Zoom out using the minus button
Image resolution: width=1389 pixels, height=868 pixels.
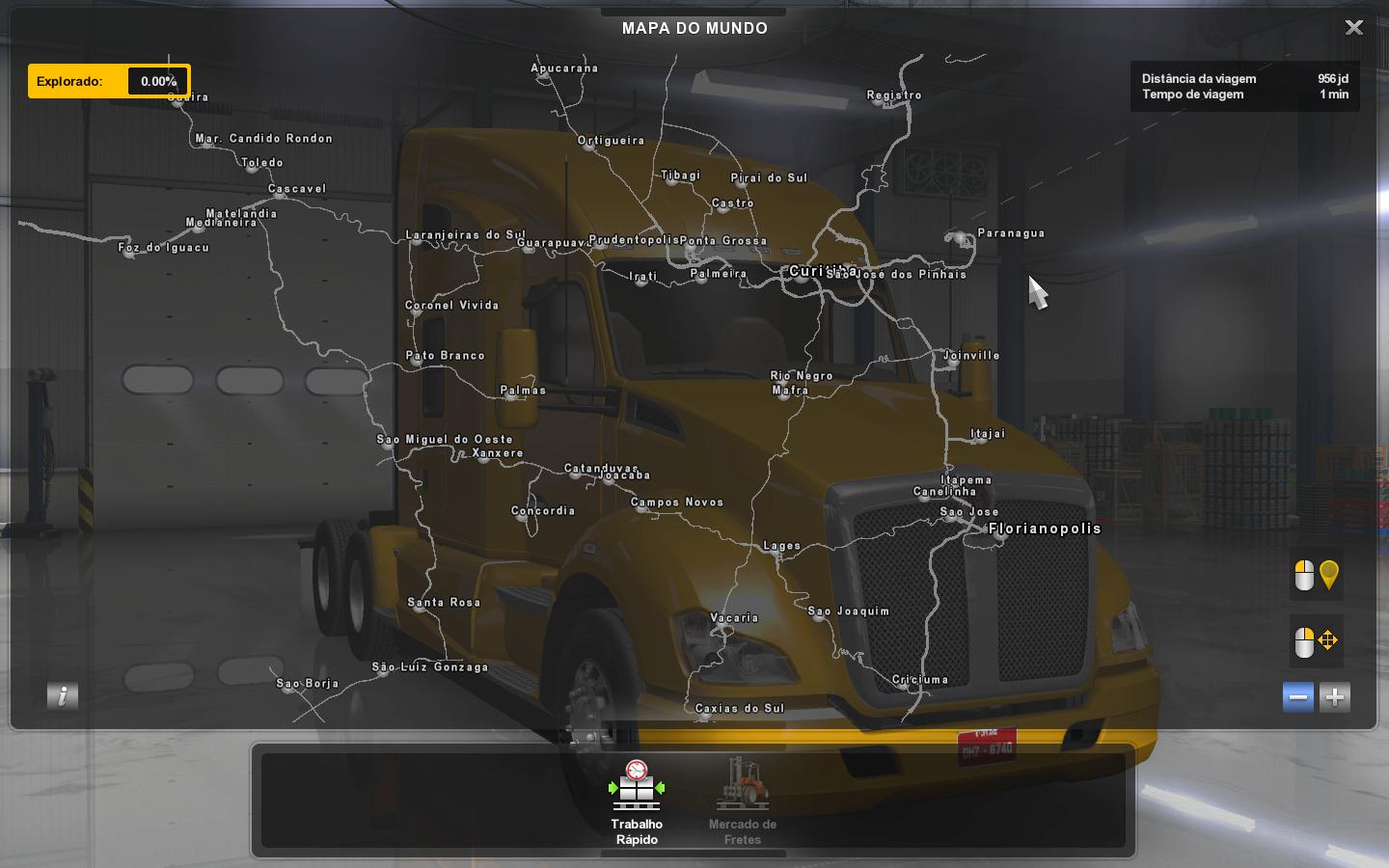point(1297,696)
